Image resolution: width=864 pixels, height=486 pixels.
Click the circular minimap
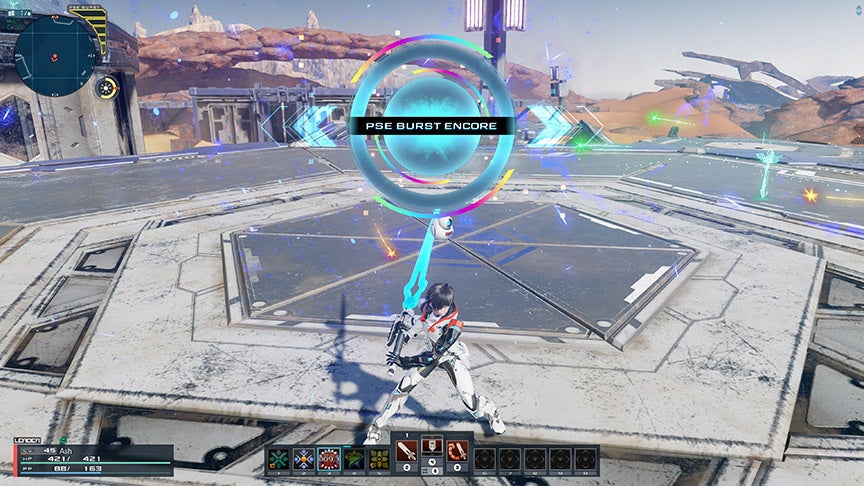57,54
